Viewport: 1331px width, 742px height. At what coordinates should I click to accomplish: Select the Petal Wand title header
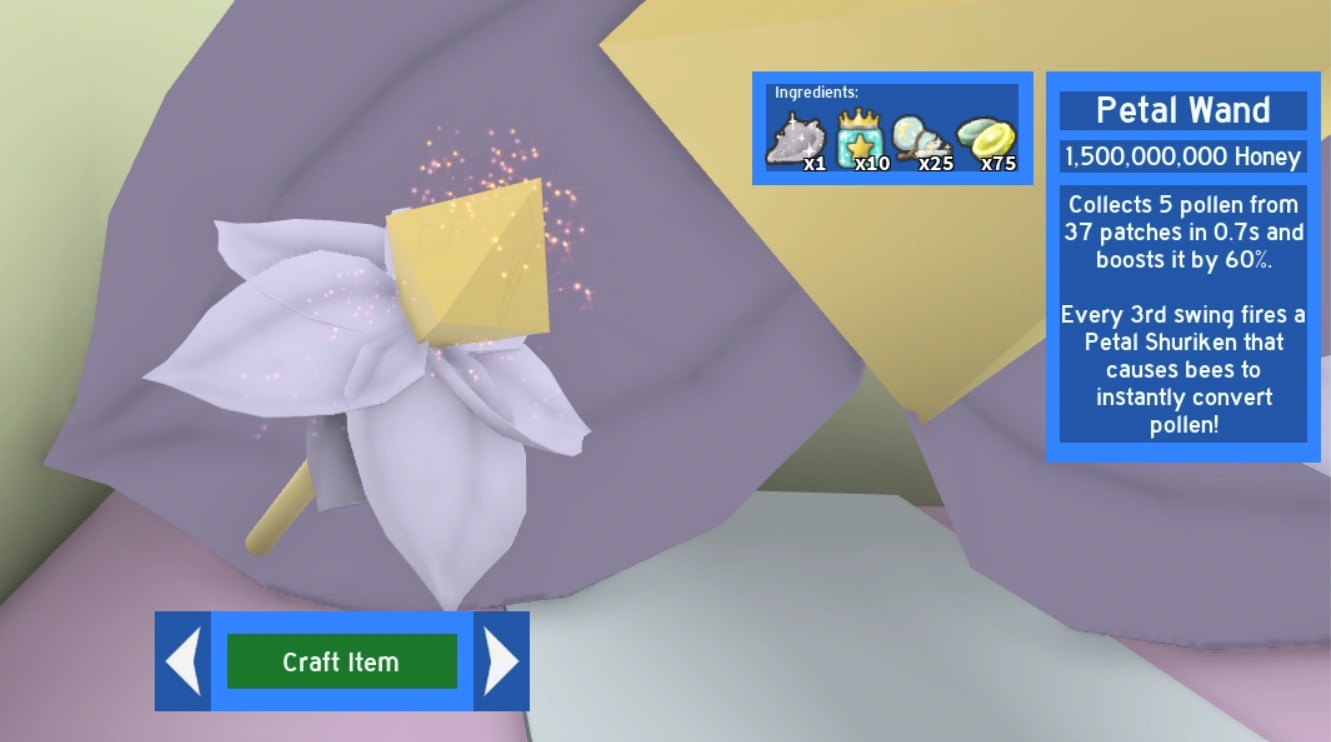1184,110
